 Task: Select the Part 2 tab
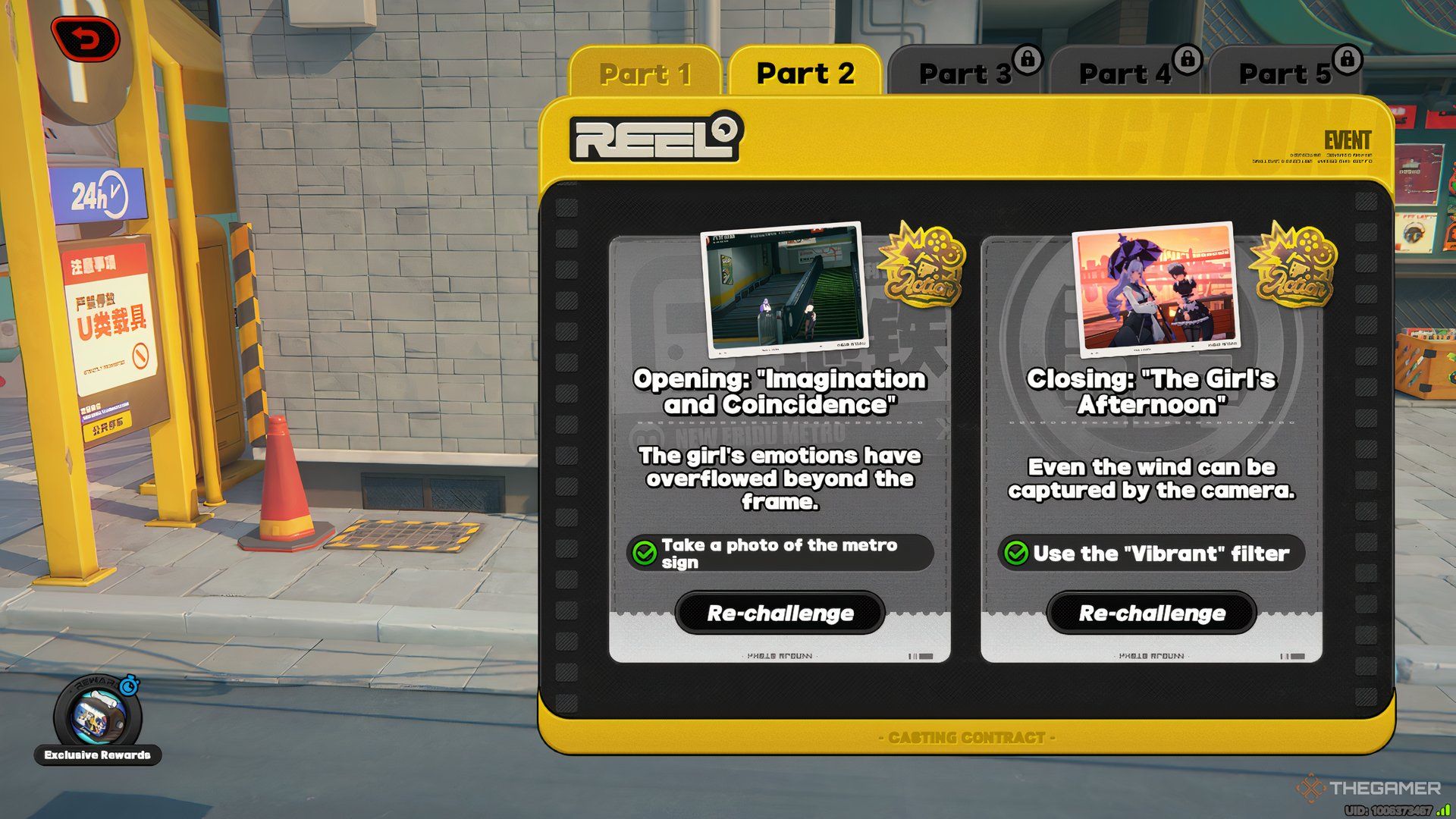tap(805, 73)
